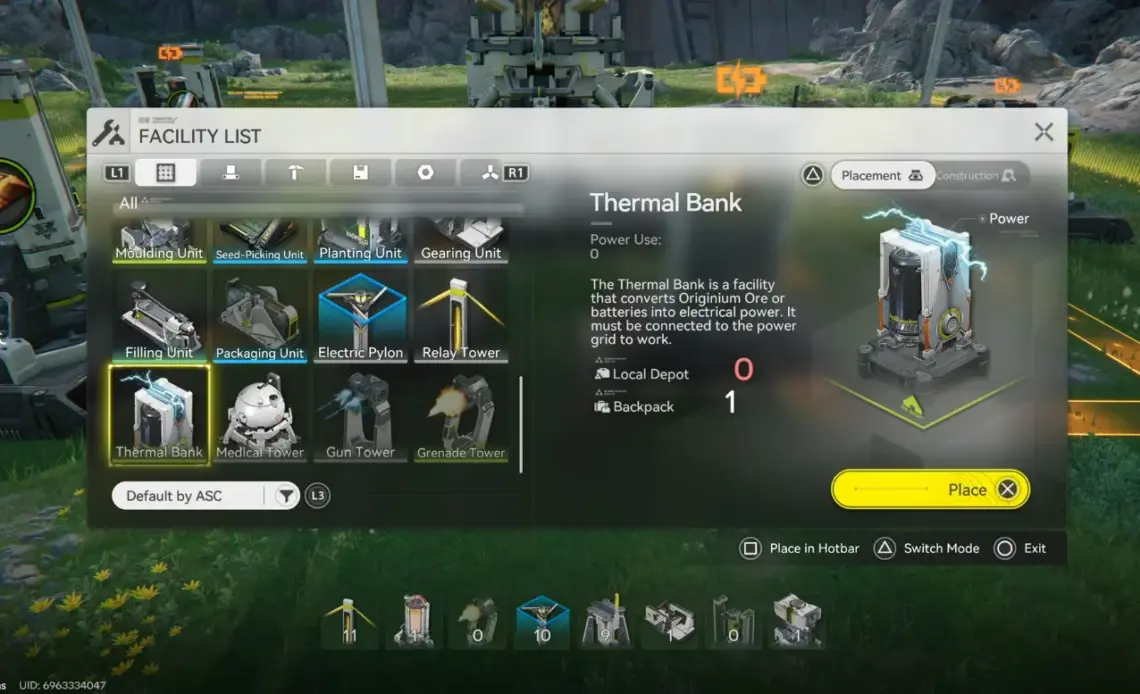This screenshot has width=1140, height=694.
Task: Select the Electric Pylon facility
Action: click(x=360, y=318)
